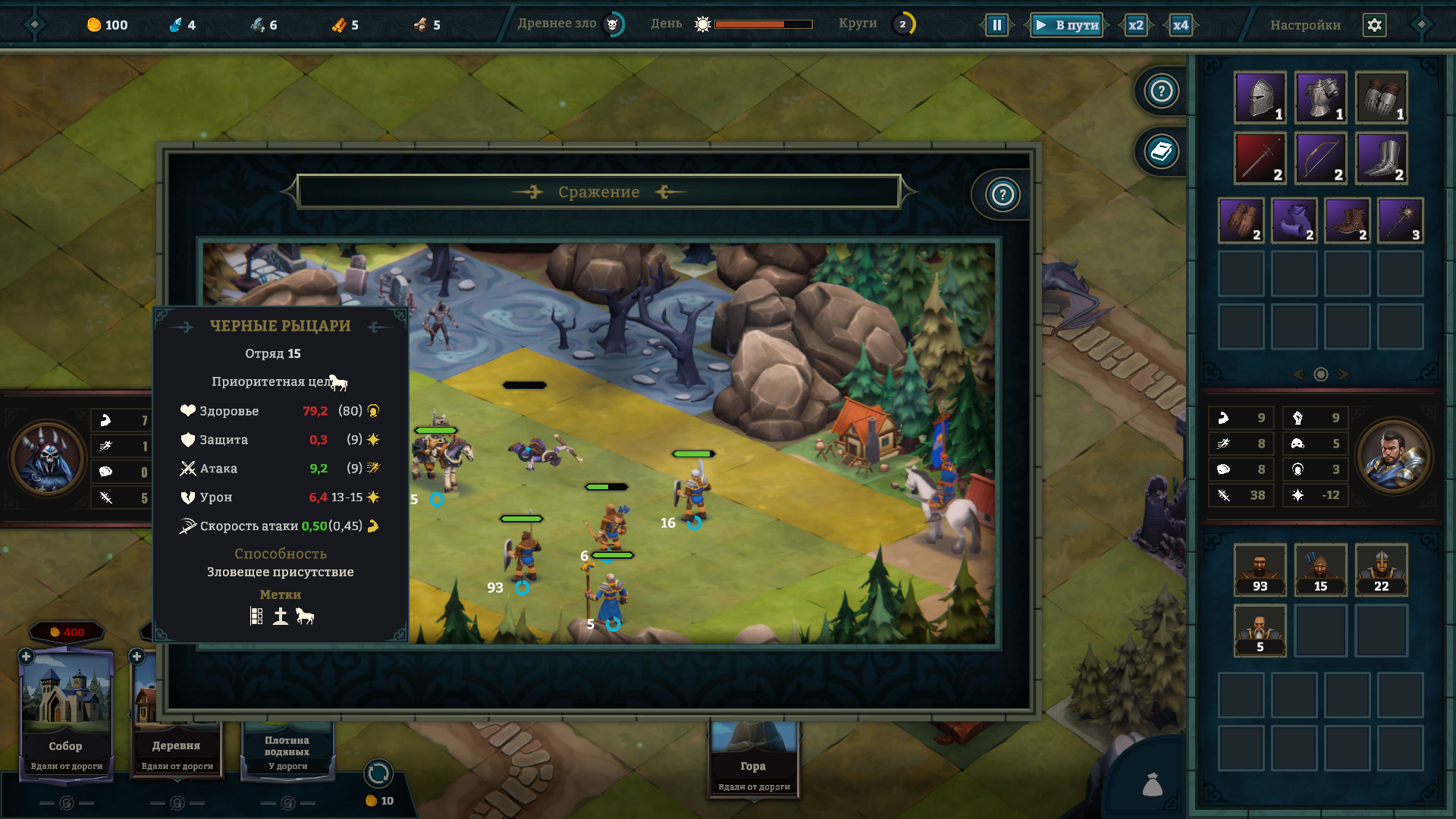Click the "В пути" play button

point(1068,25)
